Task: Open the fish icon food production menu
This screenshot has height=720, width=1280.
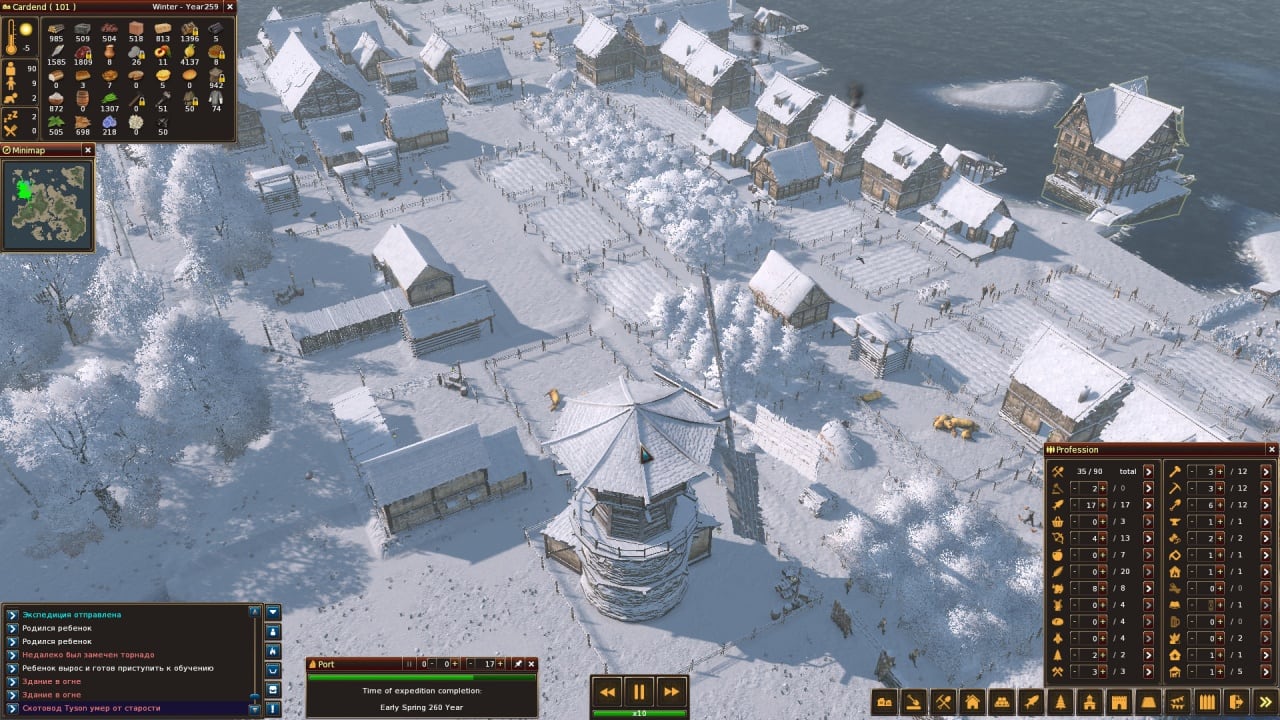Action: (x=1031, y=702)
